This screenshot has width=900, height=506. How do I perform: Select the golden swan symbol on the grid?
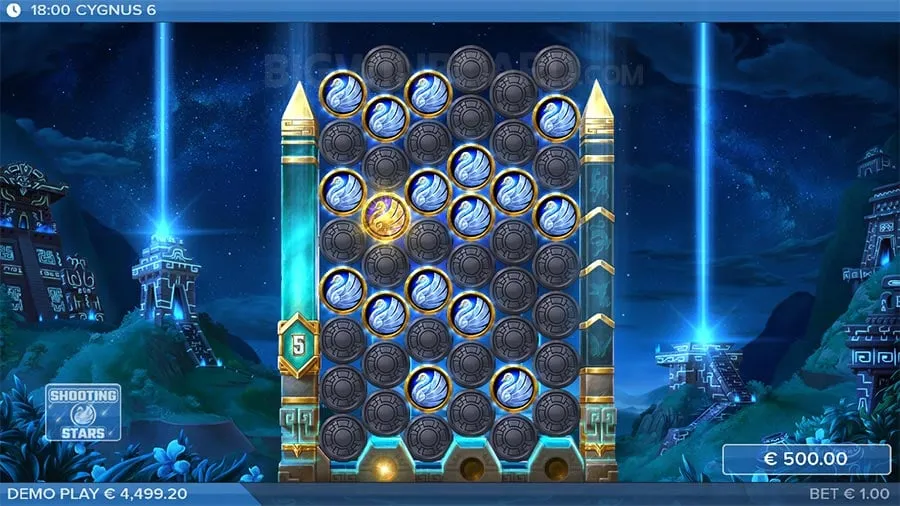point(385,215)
